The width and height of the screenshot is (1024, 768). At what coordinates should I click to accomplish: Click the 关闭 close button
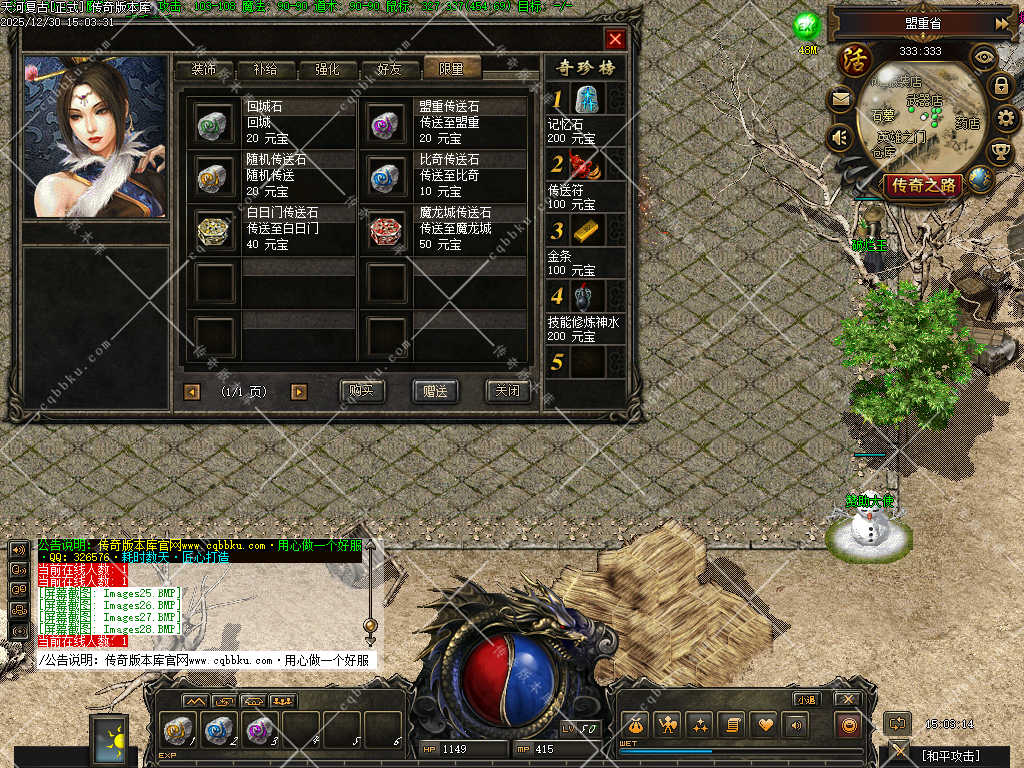[507, 391]
